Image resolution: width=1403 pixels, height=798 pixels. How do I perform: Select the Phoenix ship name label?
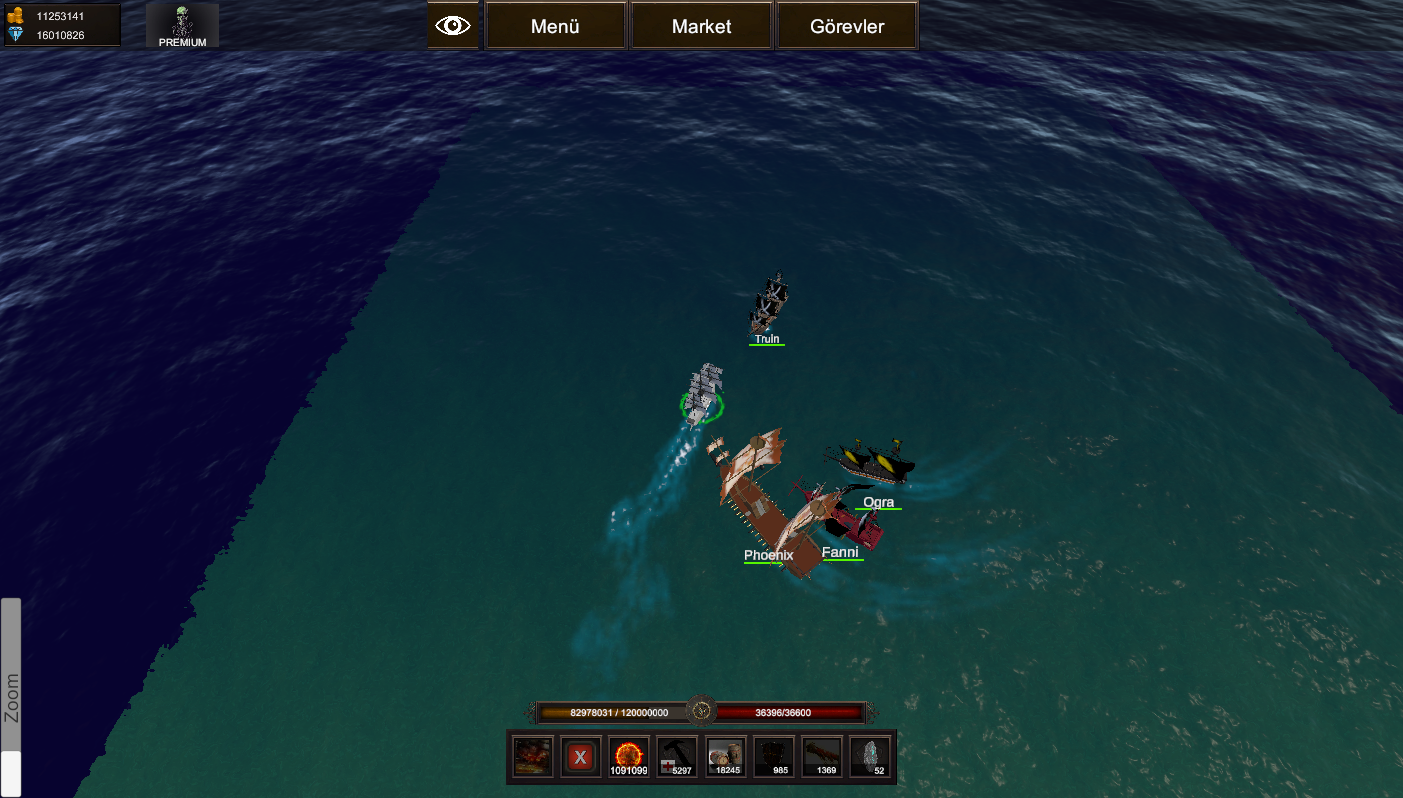[768, 556]
